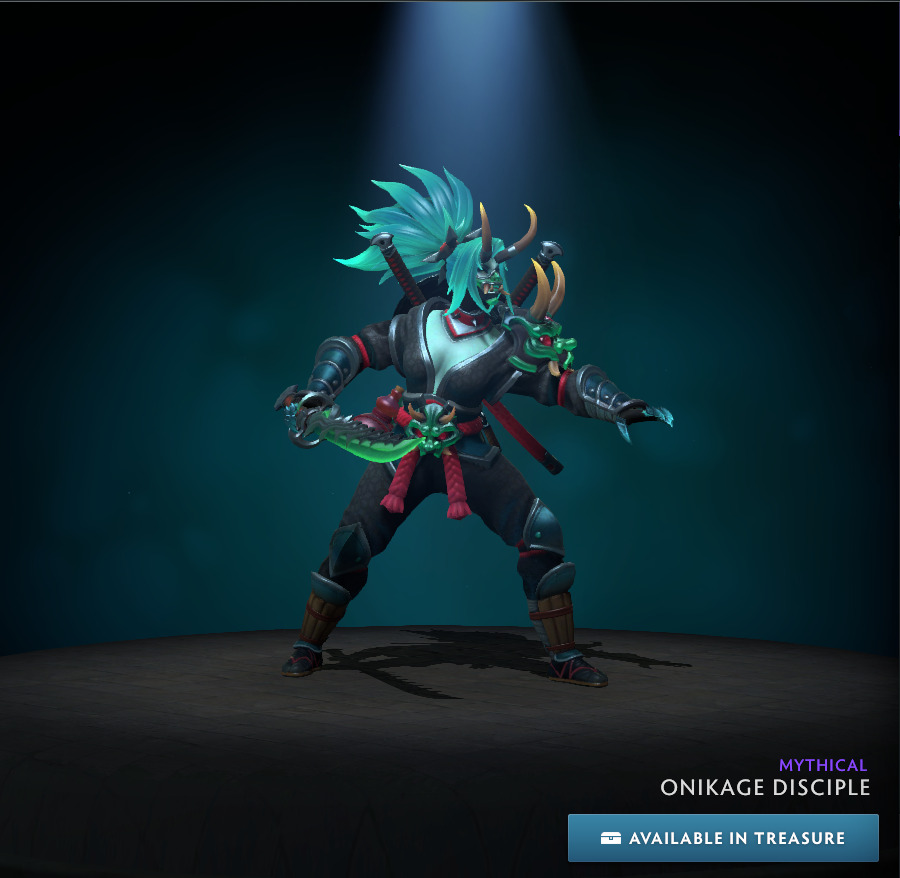Open the Available in Treasure button

pos(723,838)
